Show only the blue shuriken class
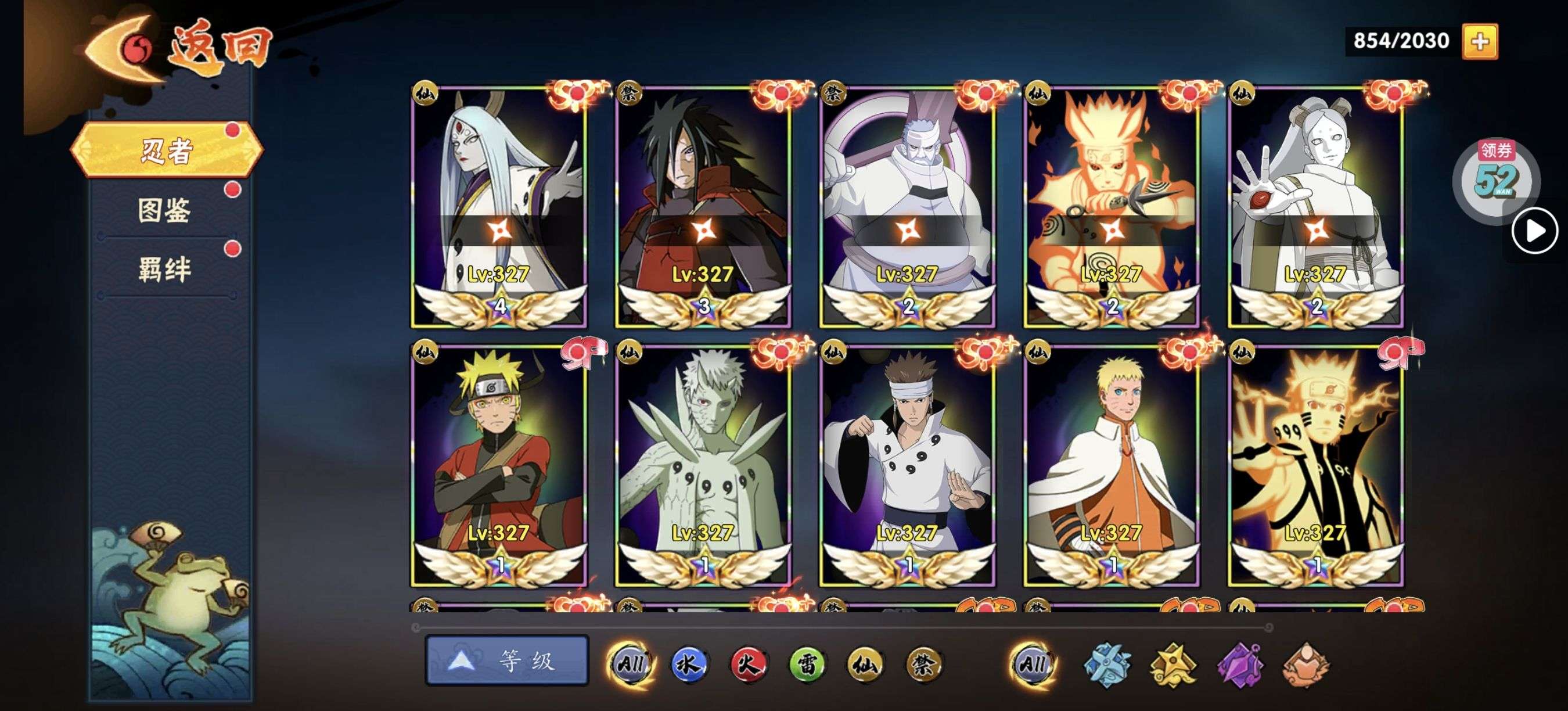This screenshot has width=1568, height=711. coord(1108,665)
